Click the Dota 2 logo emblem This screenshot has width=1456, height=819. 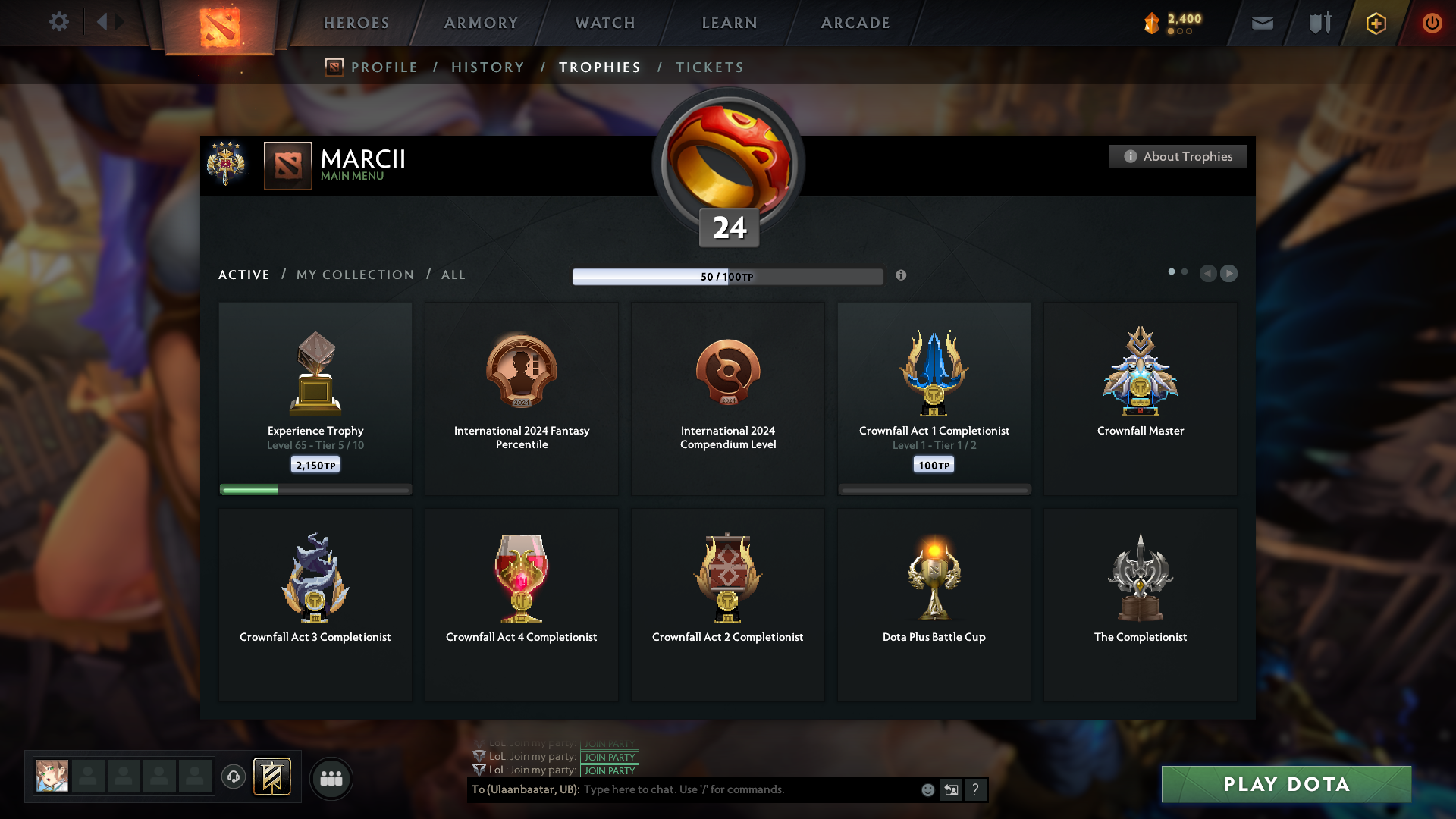pyautogui.click(x=219, y=29)
